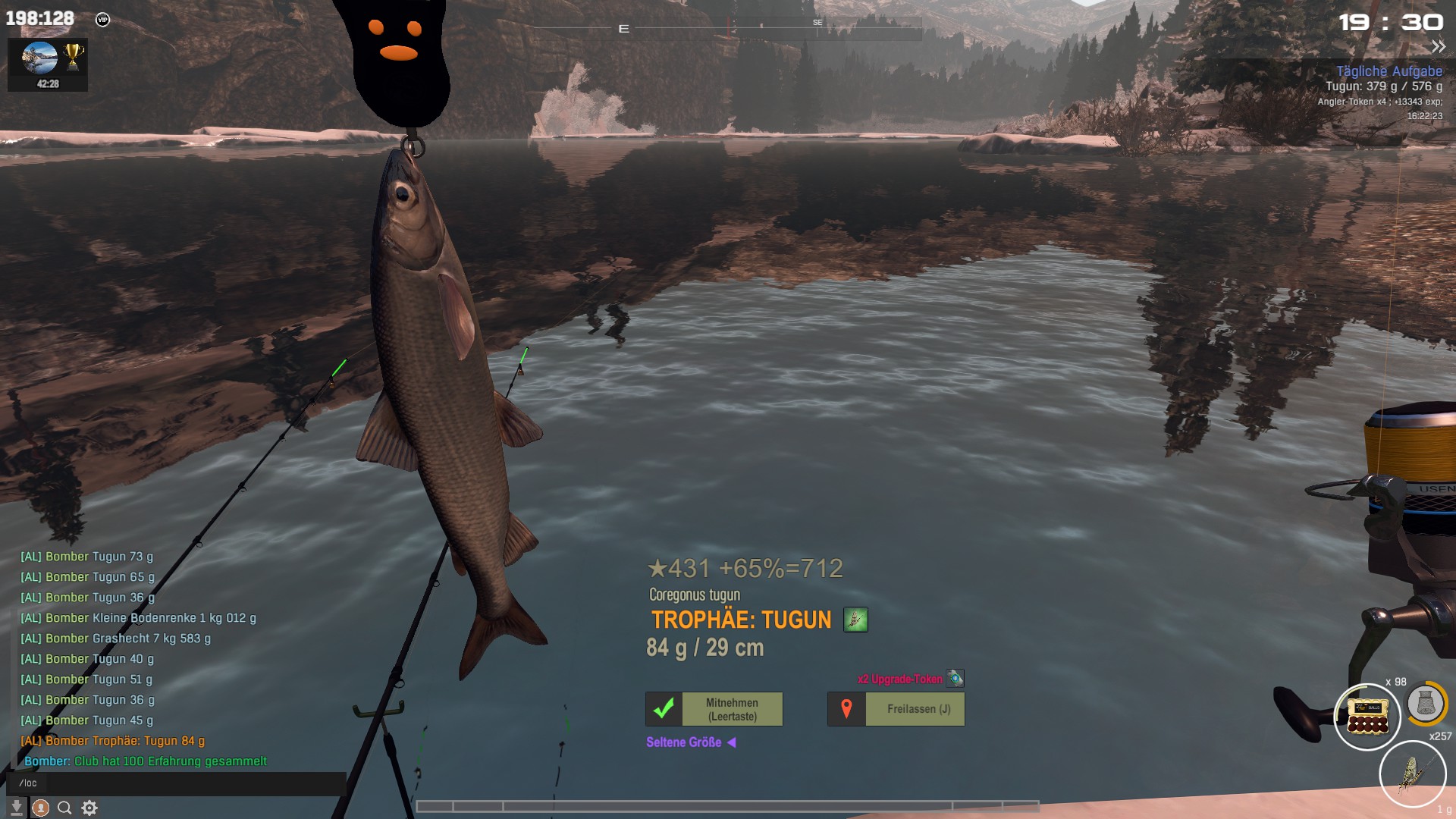Screen dimensions: 1456x819
Task: Click the green fish species icon beside TUGUN
Action: pos(855,620)
